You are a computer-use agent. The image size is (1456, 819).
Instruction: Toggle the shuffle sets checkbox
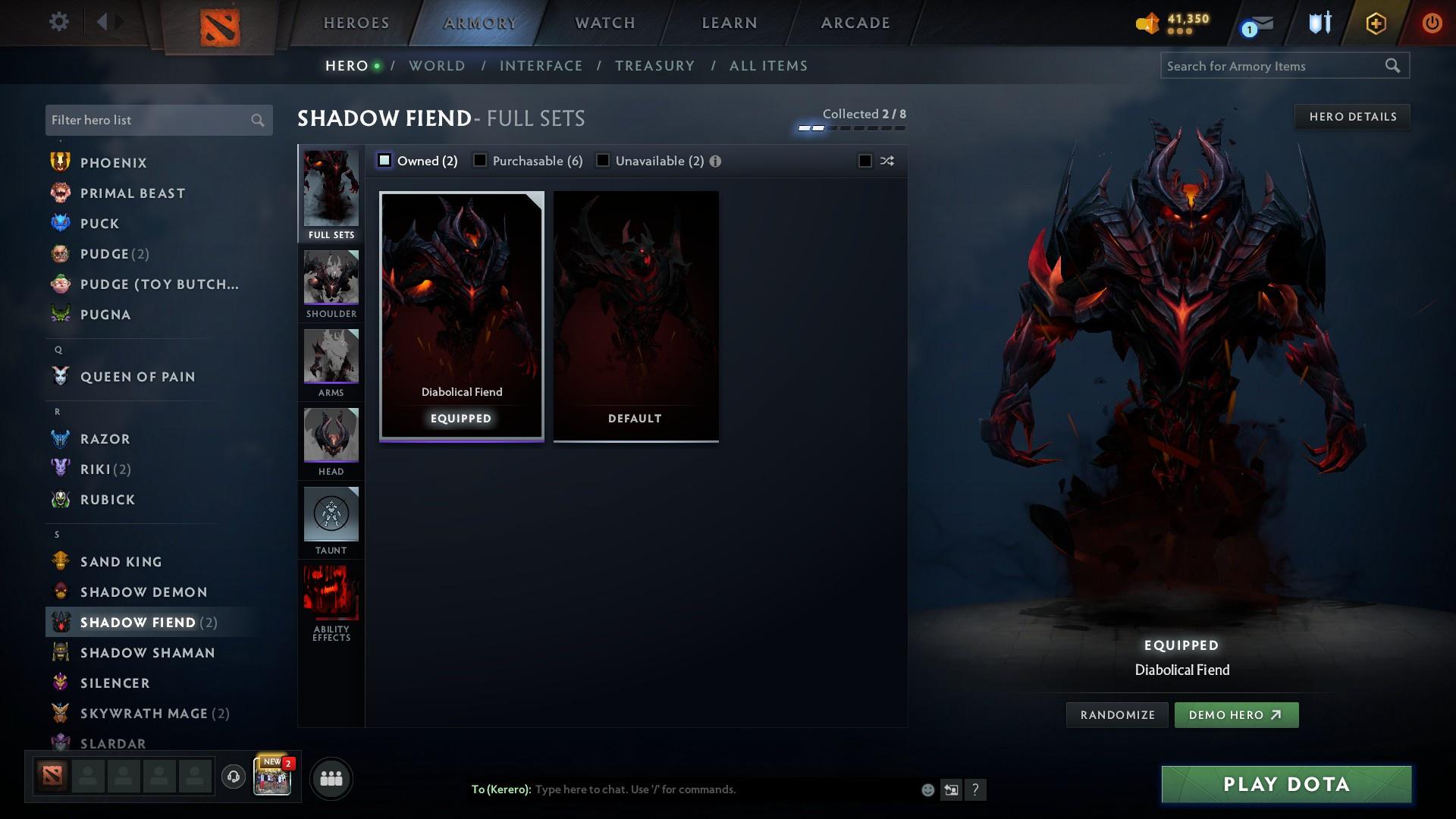[864, 161]
